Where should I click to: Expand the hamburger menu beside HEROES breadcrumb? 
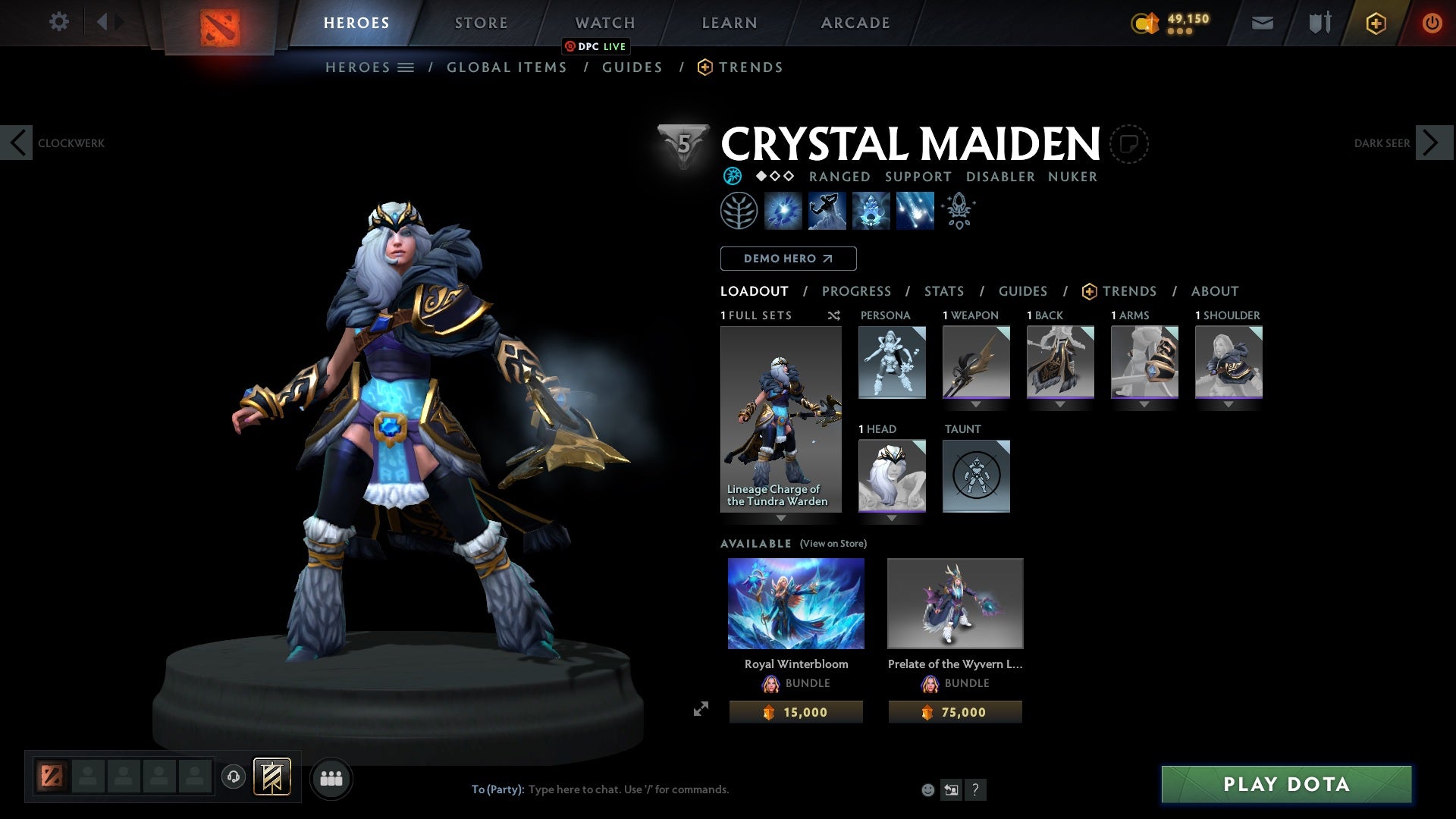(x=407, y=67)
